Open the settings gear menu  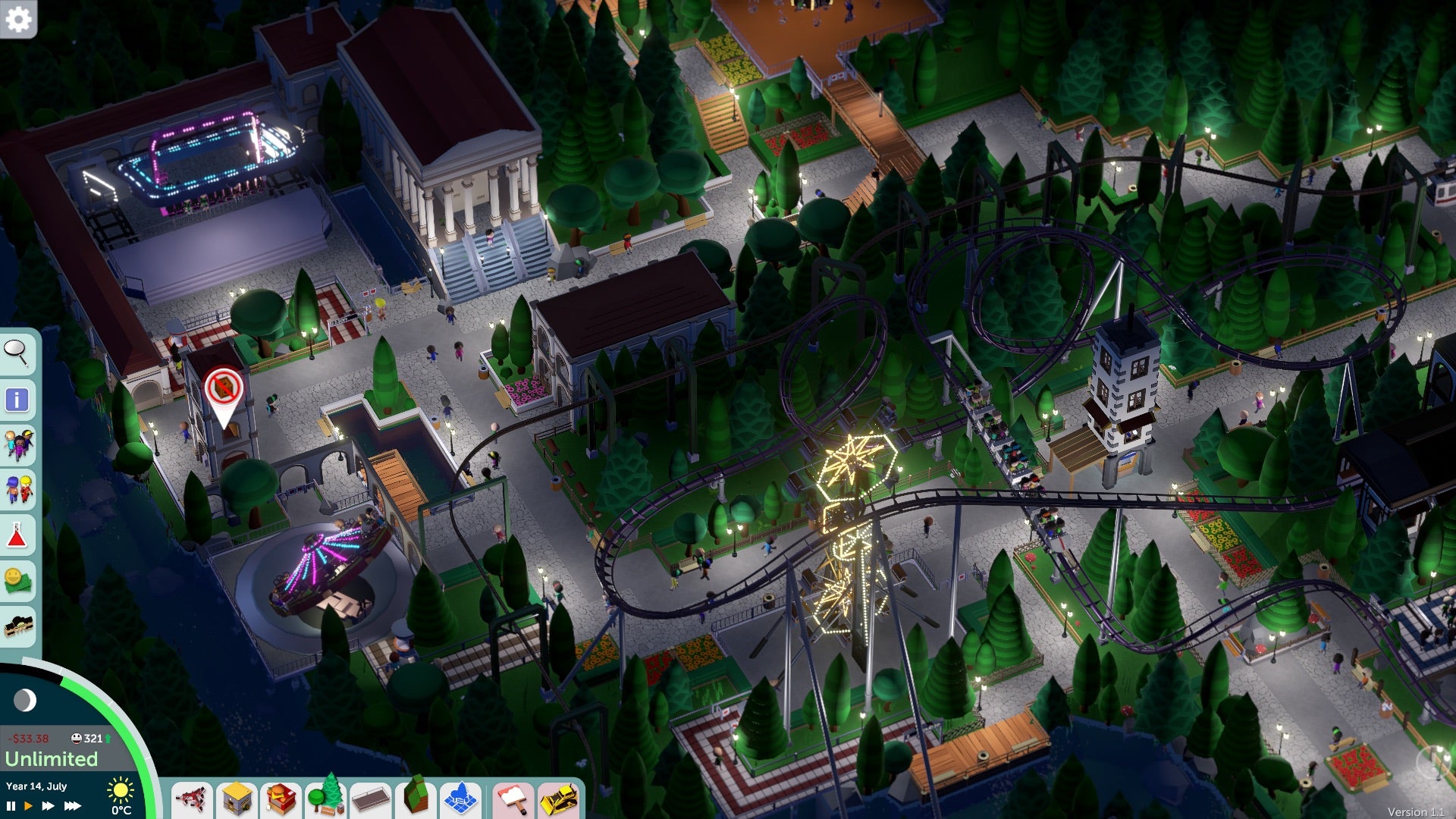click(19, 19)
